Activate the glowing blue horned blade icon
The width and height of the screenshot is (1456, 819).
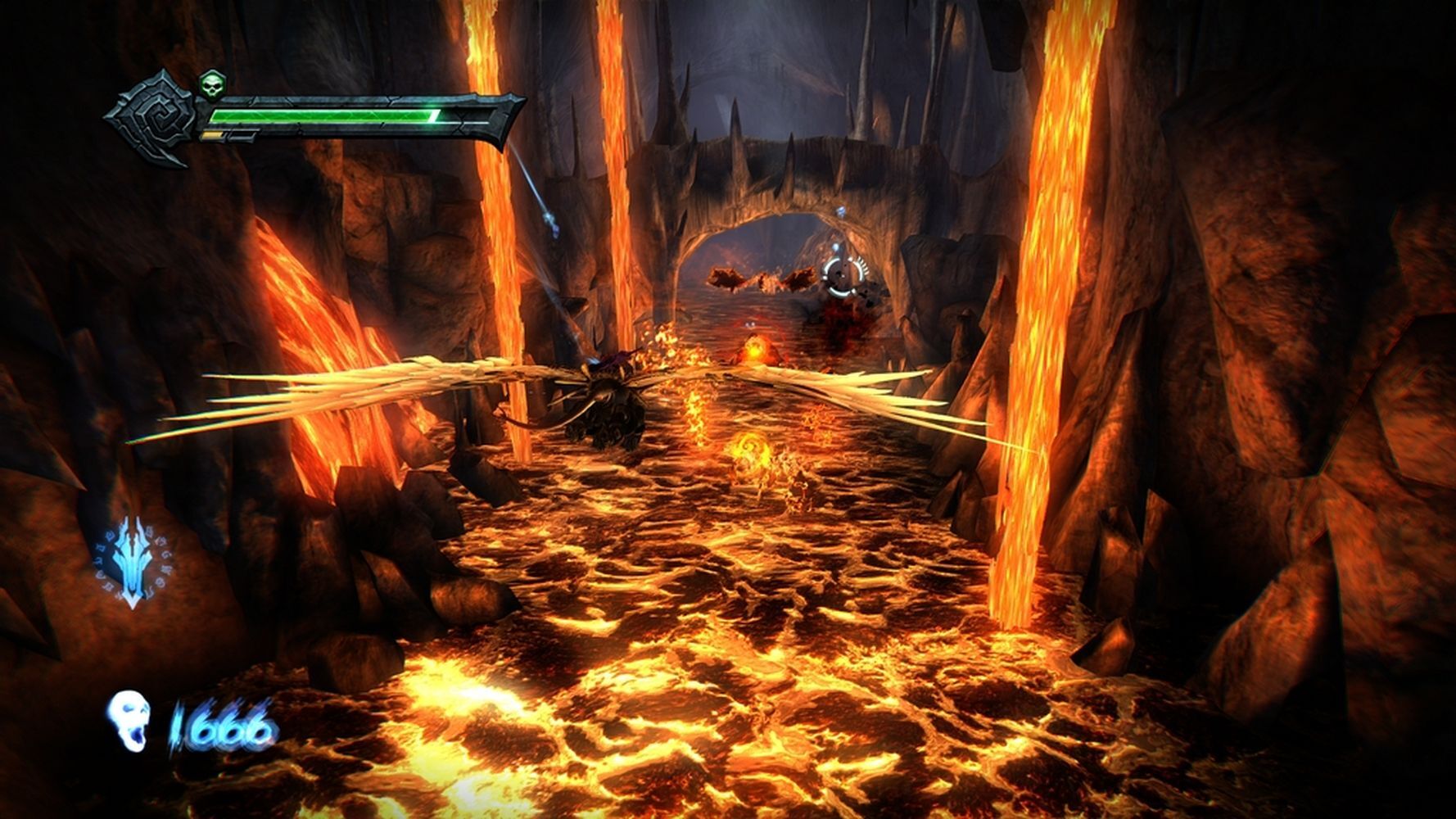[133, 561]
